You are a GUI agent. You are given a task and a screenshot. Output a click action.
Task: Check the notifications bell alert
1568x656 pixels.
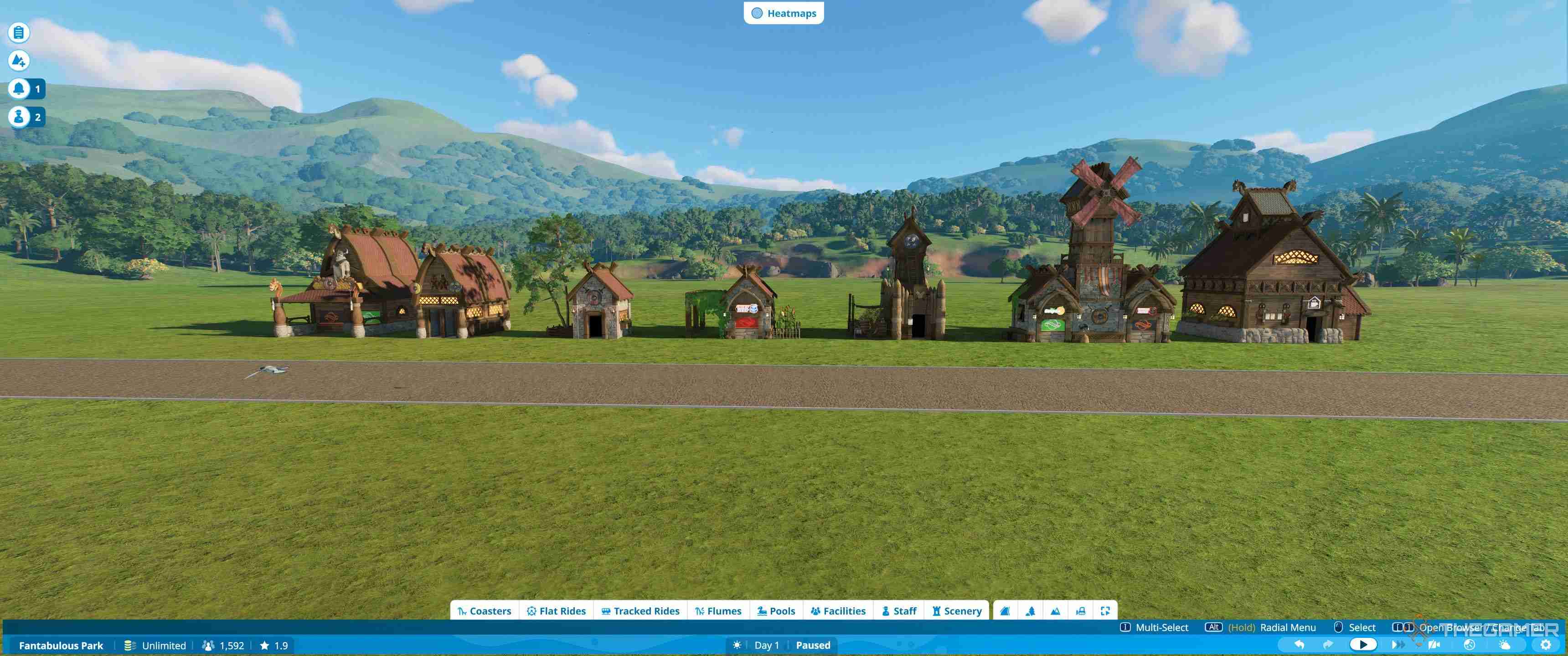[x=18, y=88]
